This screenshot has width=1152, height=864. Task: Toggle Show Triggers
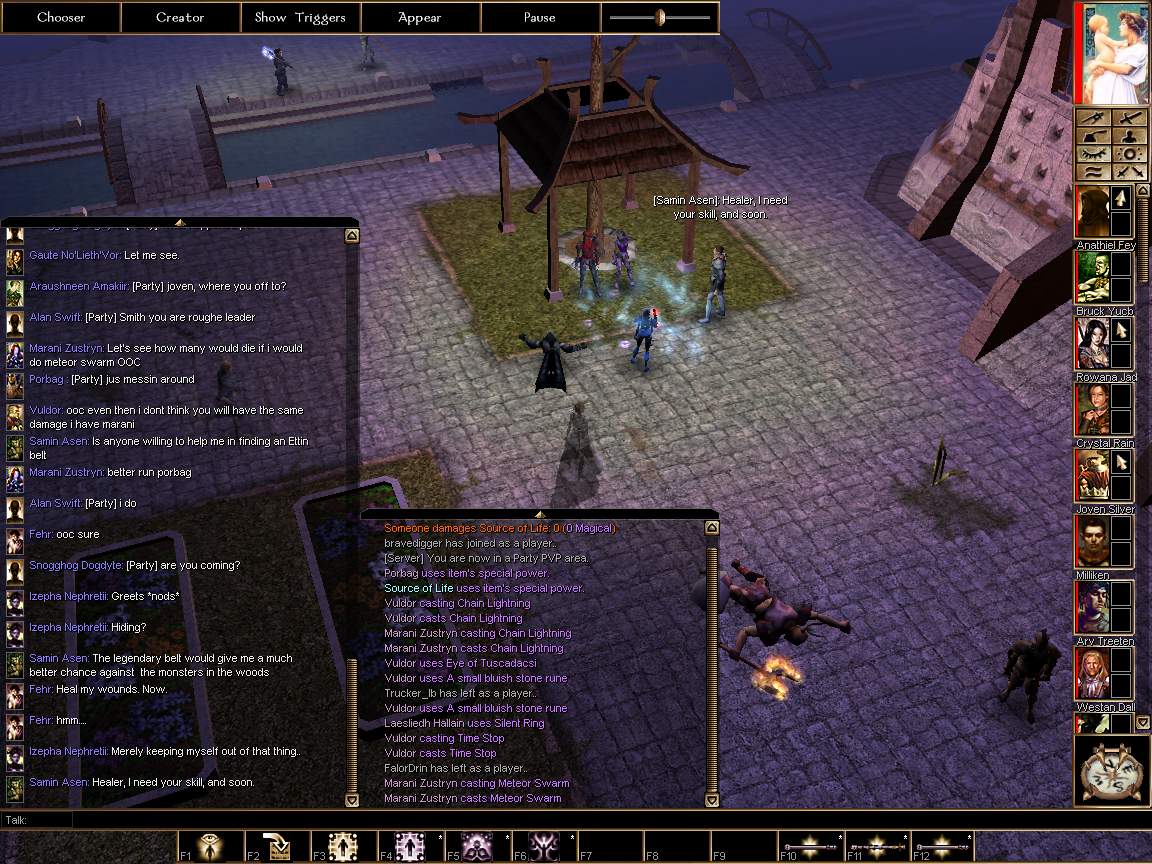pyautogui.click(x=300, y=17)
